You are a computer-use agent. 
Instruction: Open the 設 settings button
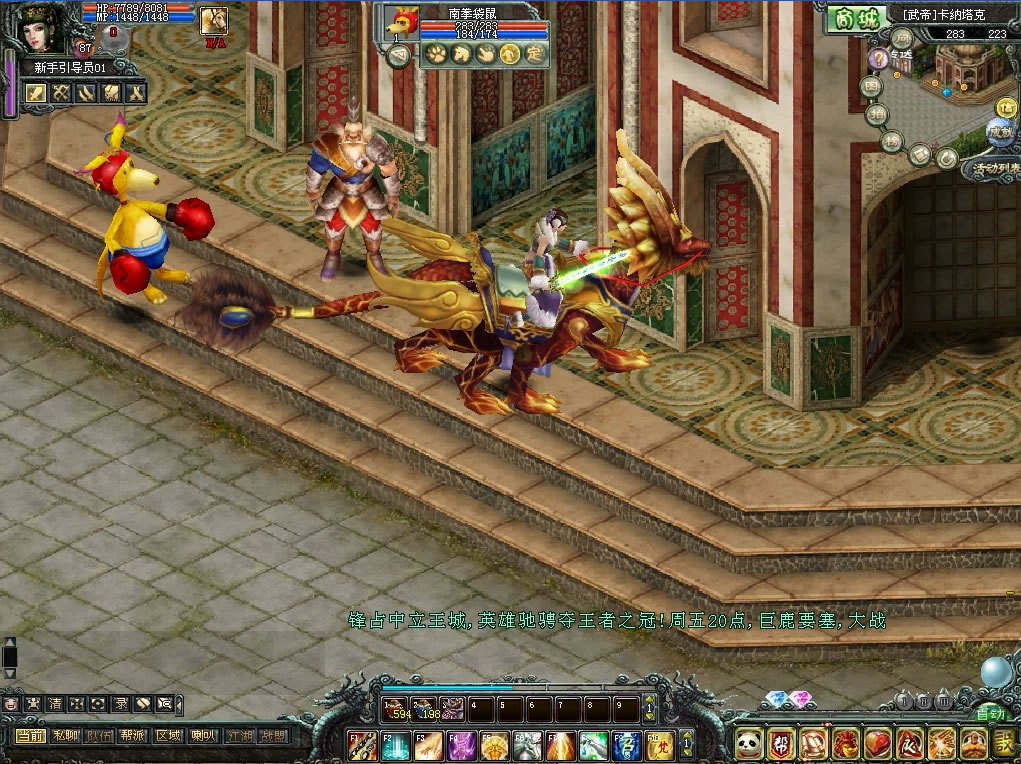tap(1005, 742)
